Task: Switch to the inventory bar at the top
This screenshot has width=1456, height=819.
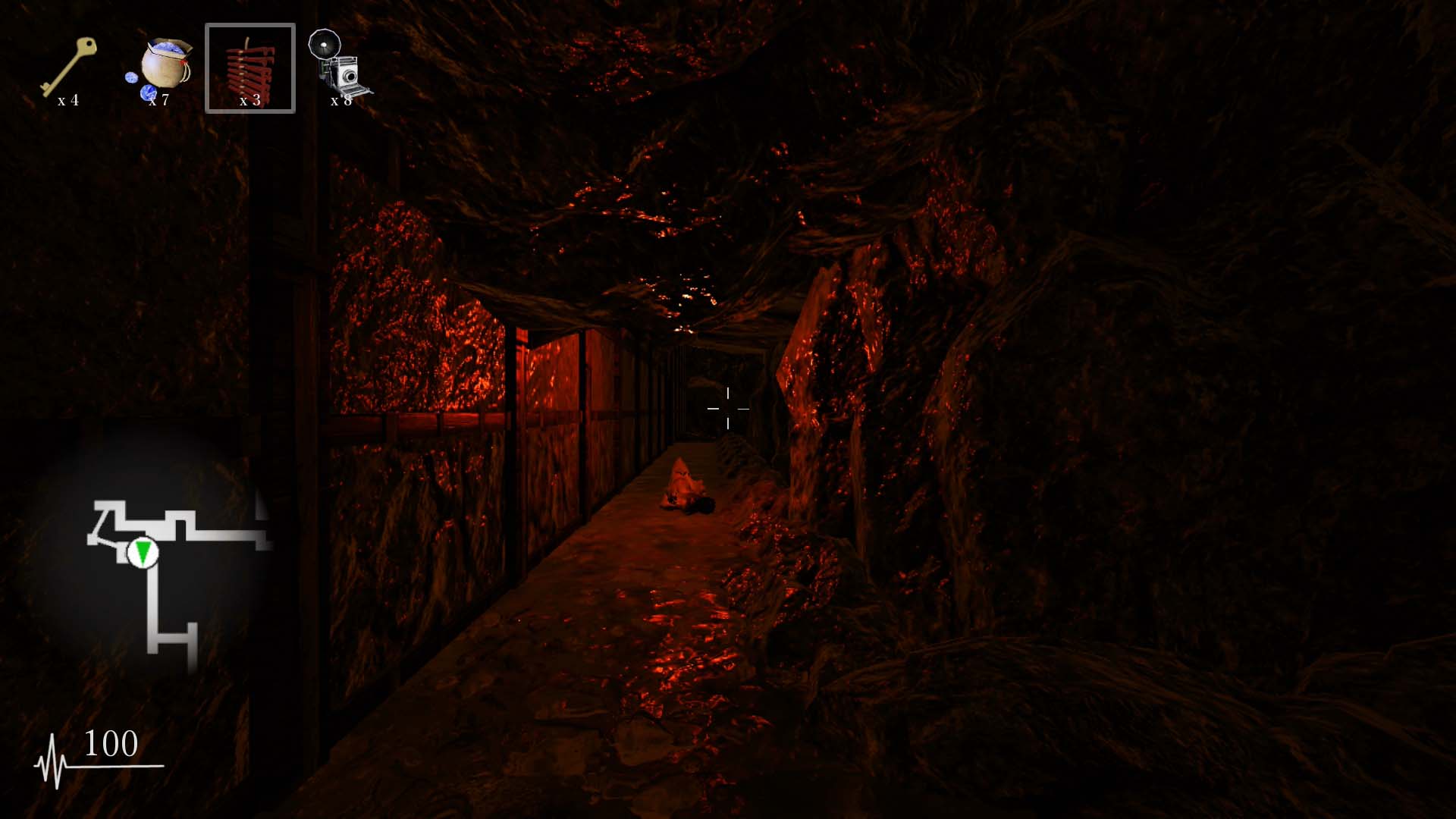Action: pyautogui.click(x=205, y=68)
